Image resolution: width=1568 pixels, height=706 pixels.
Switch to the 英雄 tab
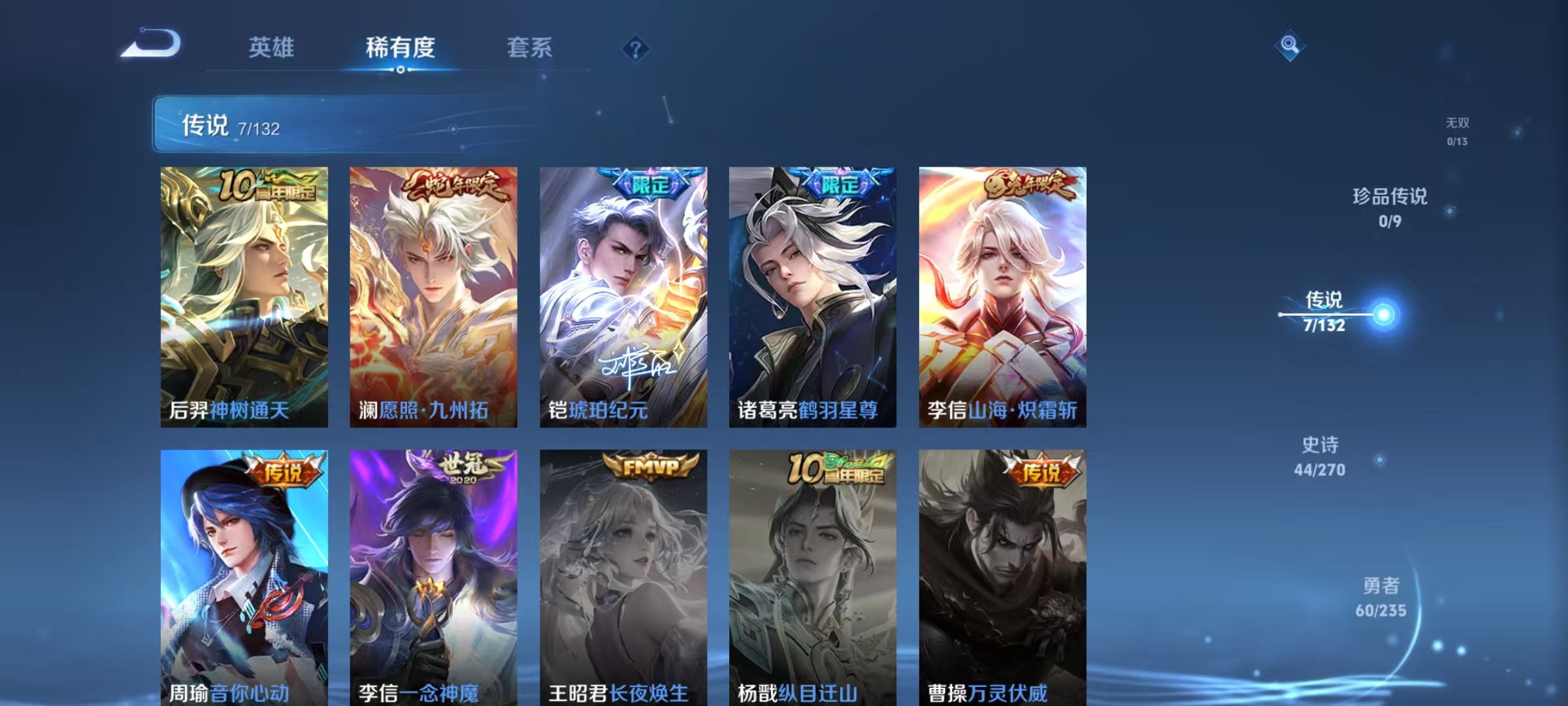point(273,48)
